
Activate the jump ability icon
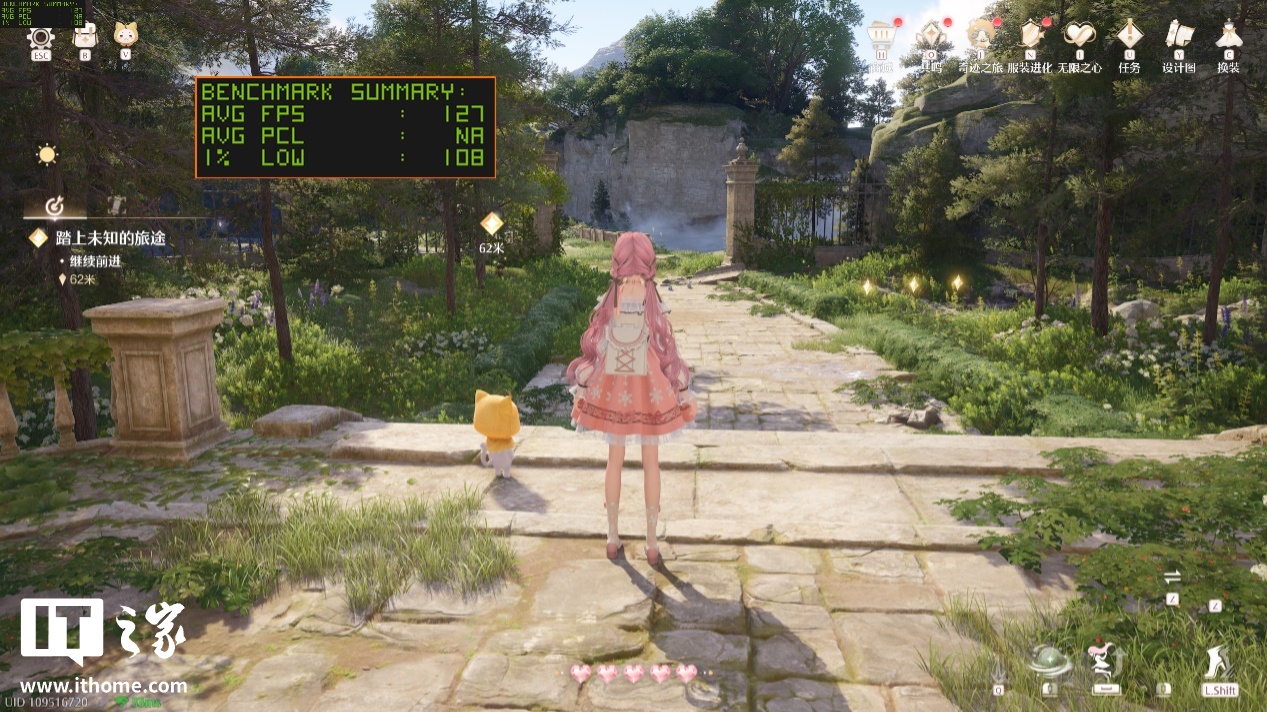click(x=1104, y=661)
